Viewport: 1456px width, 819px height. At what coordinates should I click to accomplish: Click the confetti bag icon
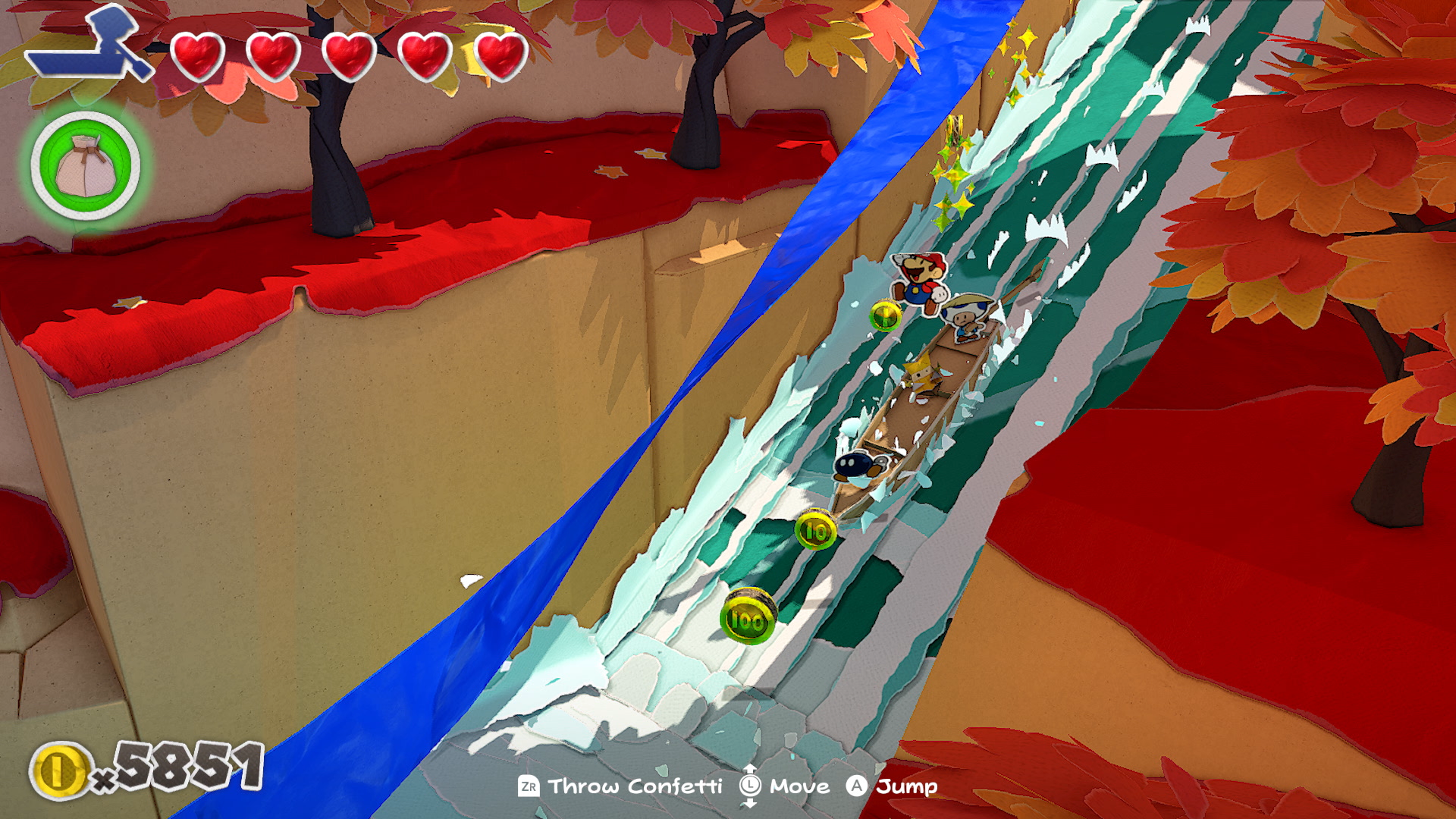point(86,165)
